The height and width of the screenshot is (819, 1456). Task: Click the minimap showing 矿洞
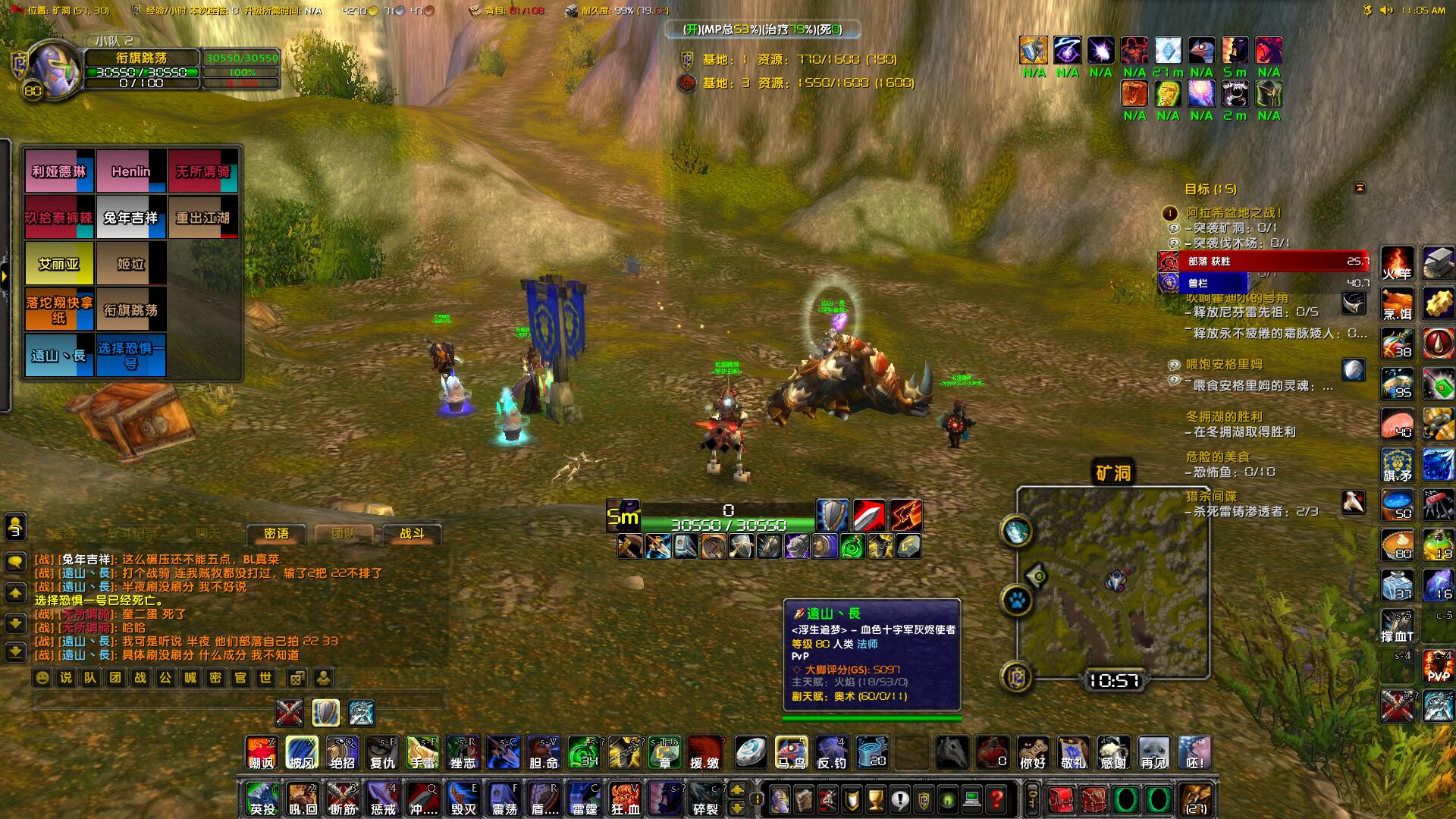tap(1112, 582)
